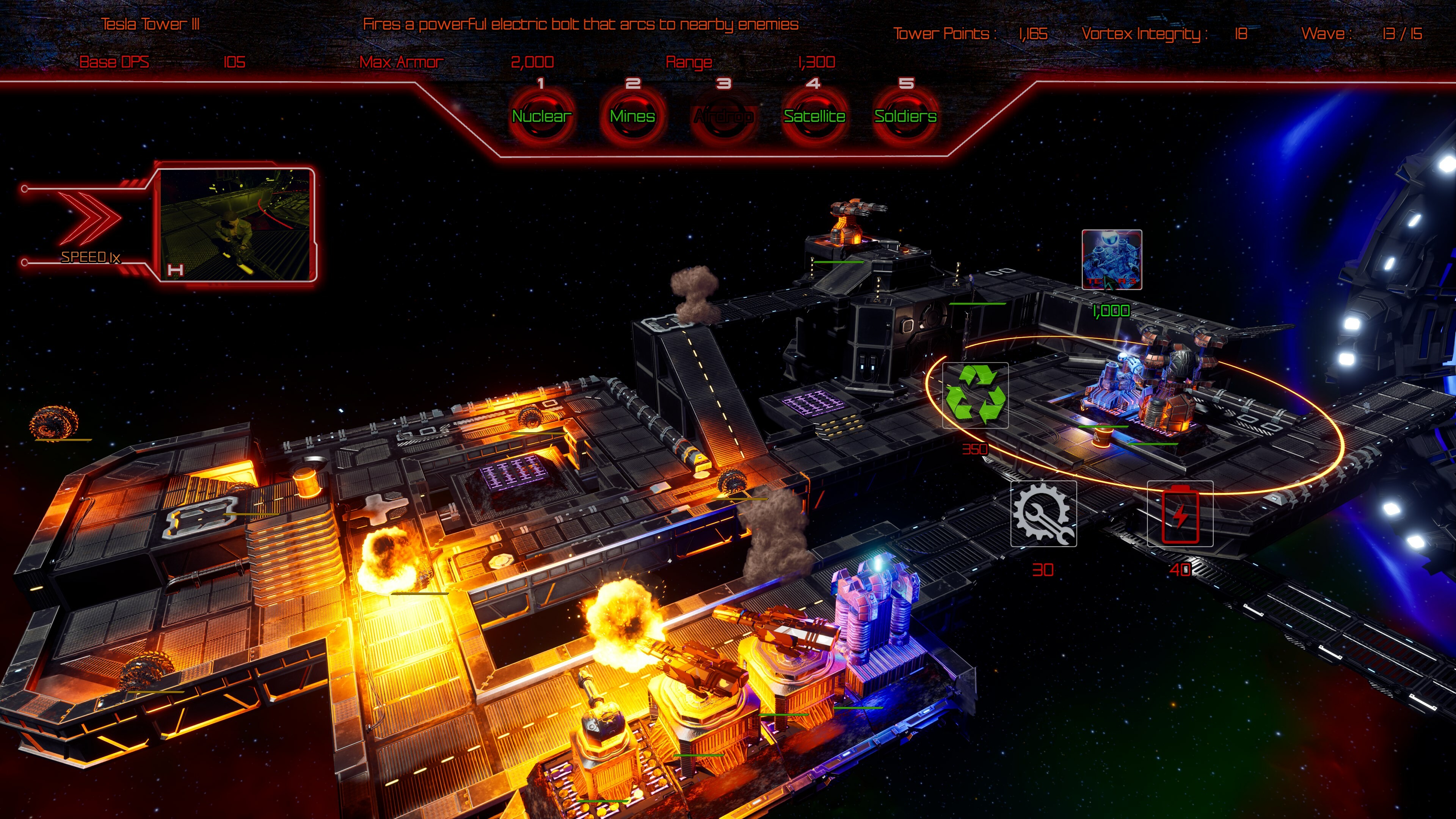The width and height of the screenshot is (1456, 819).
Task: Choose the Airdrop ability button
Action: (723, 116)
